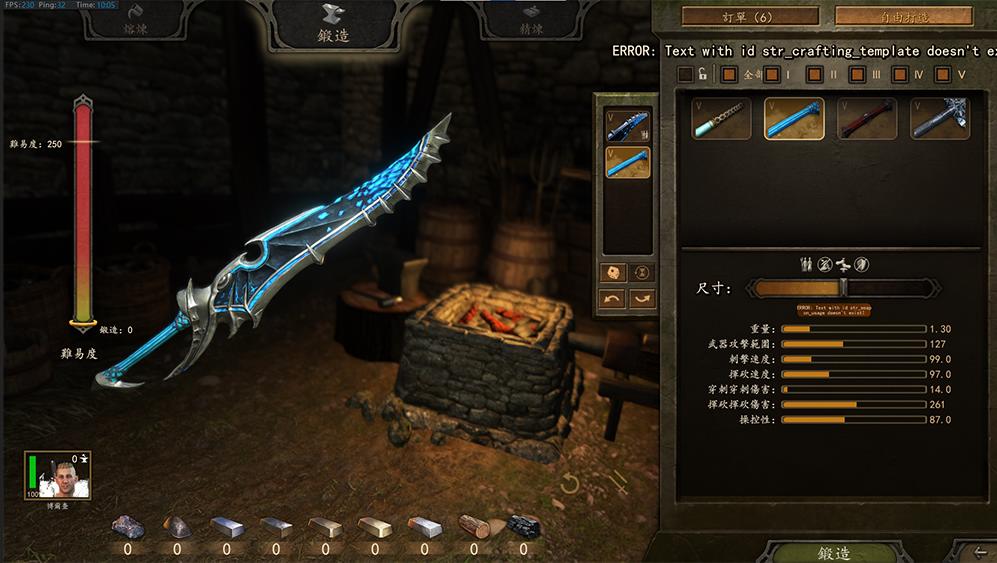Toggle the tier II filter checkbox
The width and height of the screenshot is (997, 563).
[x=816, y=74]
